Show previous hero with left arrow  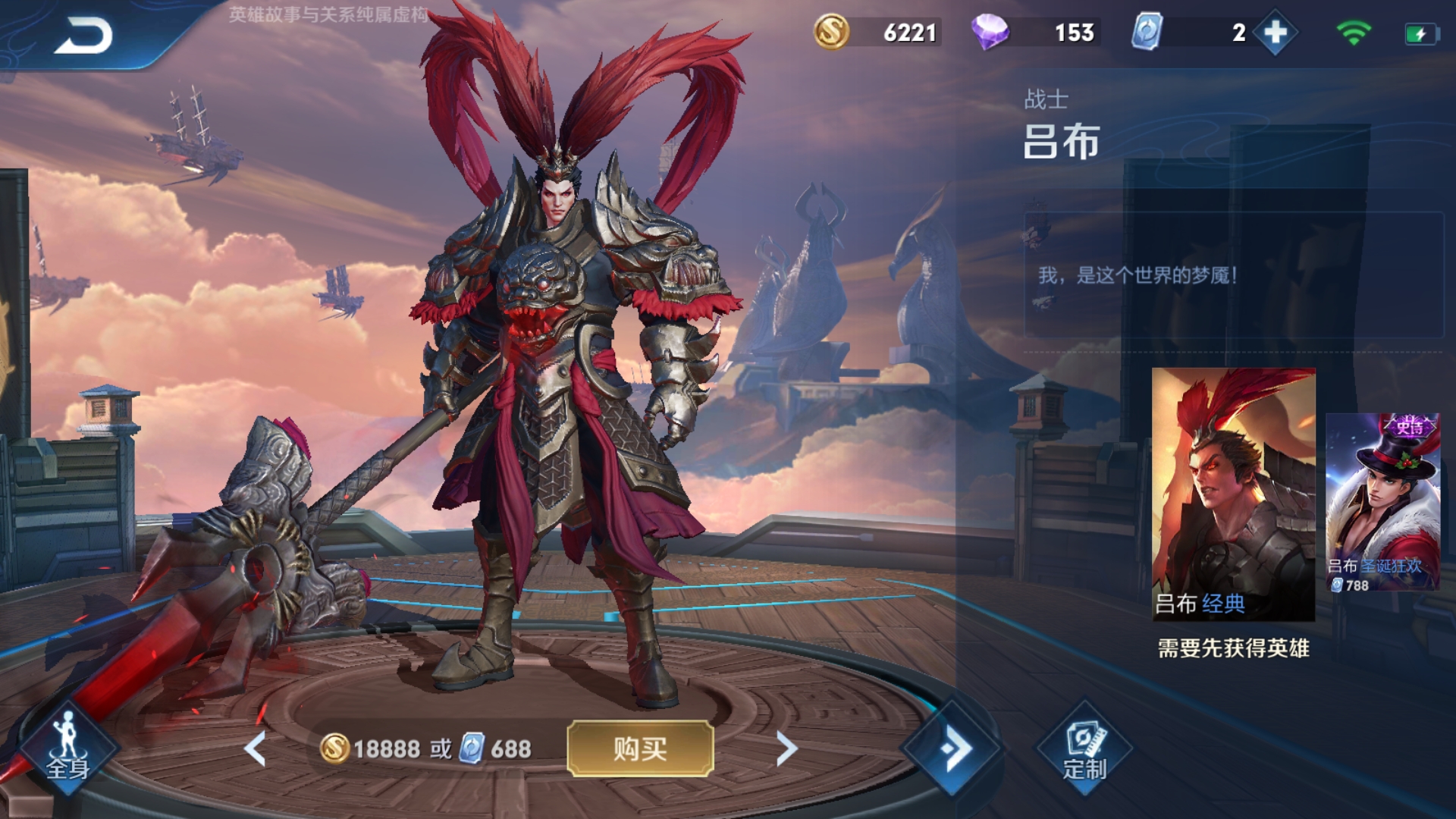[256, 748]
